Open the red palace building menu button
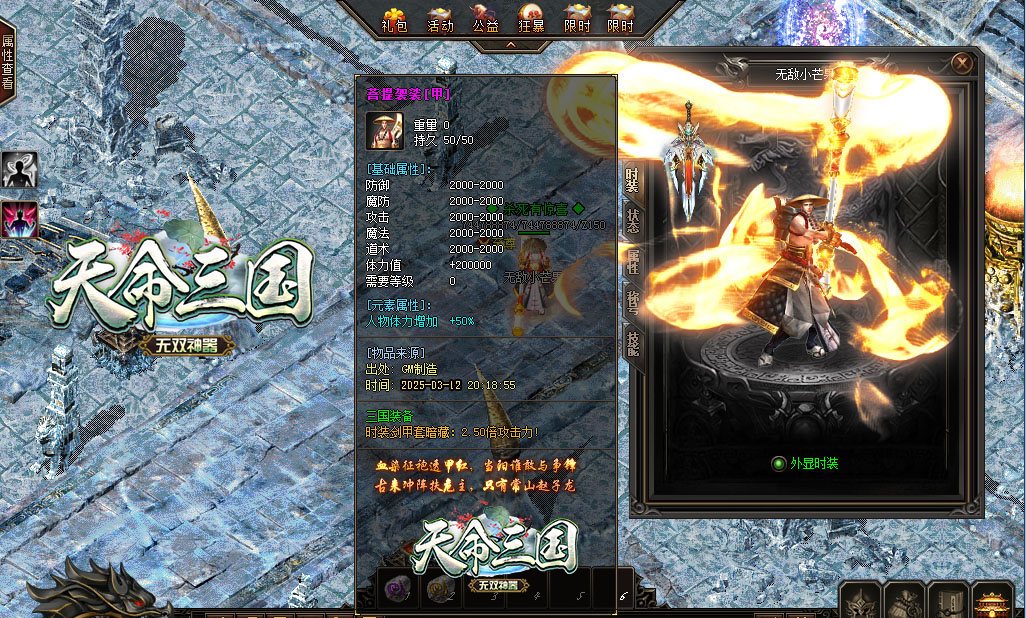Image resolution: width=1026 pixels, height=618 pixels. pos(992,602)
